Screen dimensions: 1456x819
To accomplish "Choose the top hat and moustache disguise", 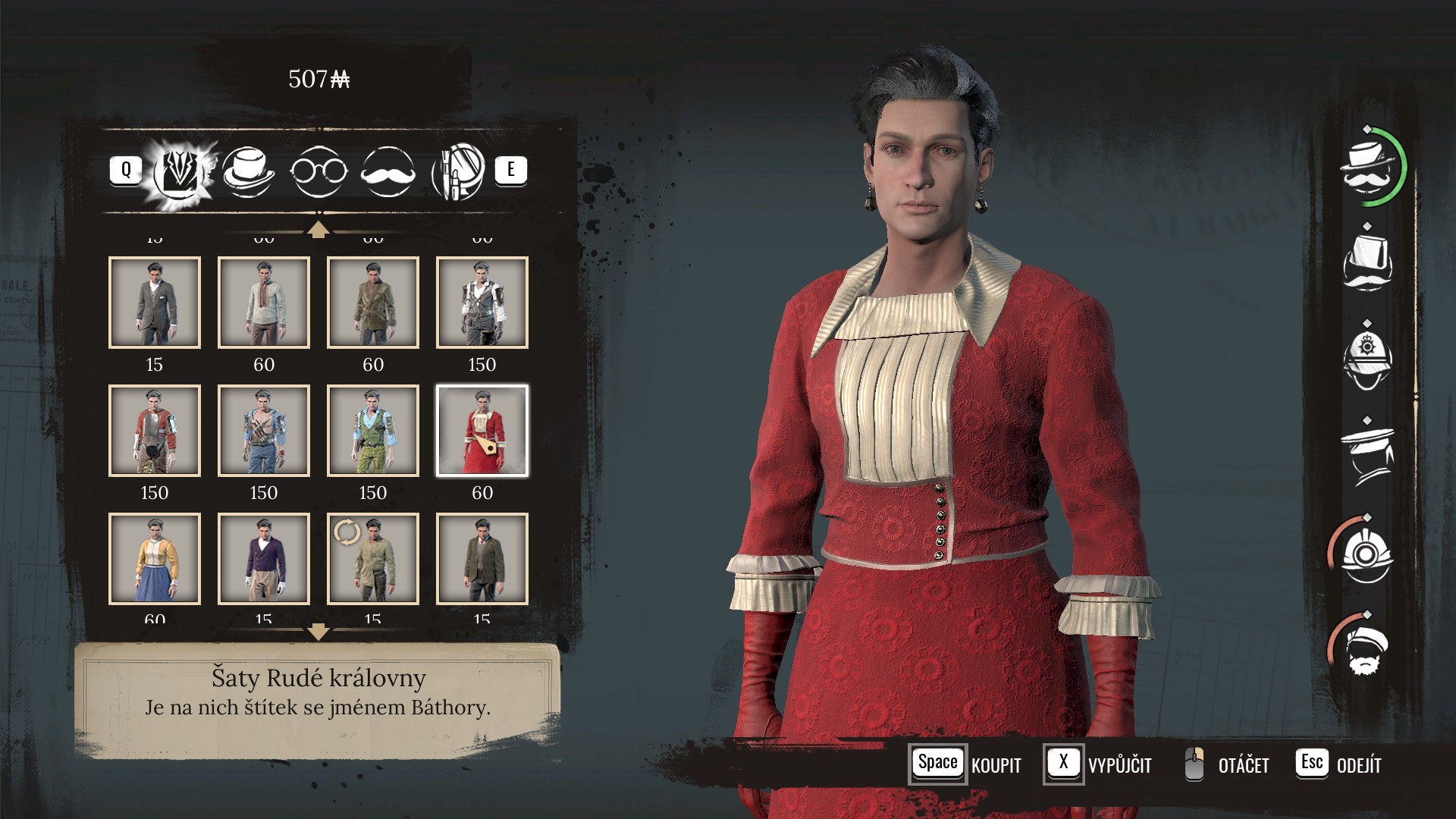I will [x=1367, y=263].
